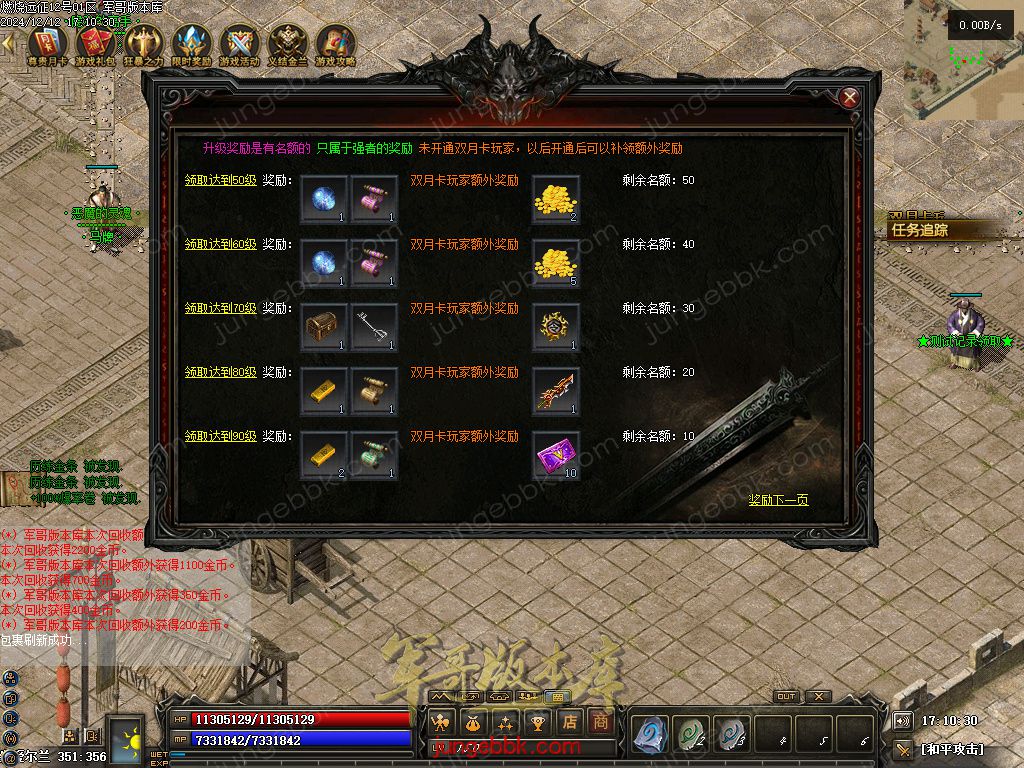Close the level reward window
The width and height of the screenshot is (1024, 768).
point(849,98)
